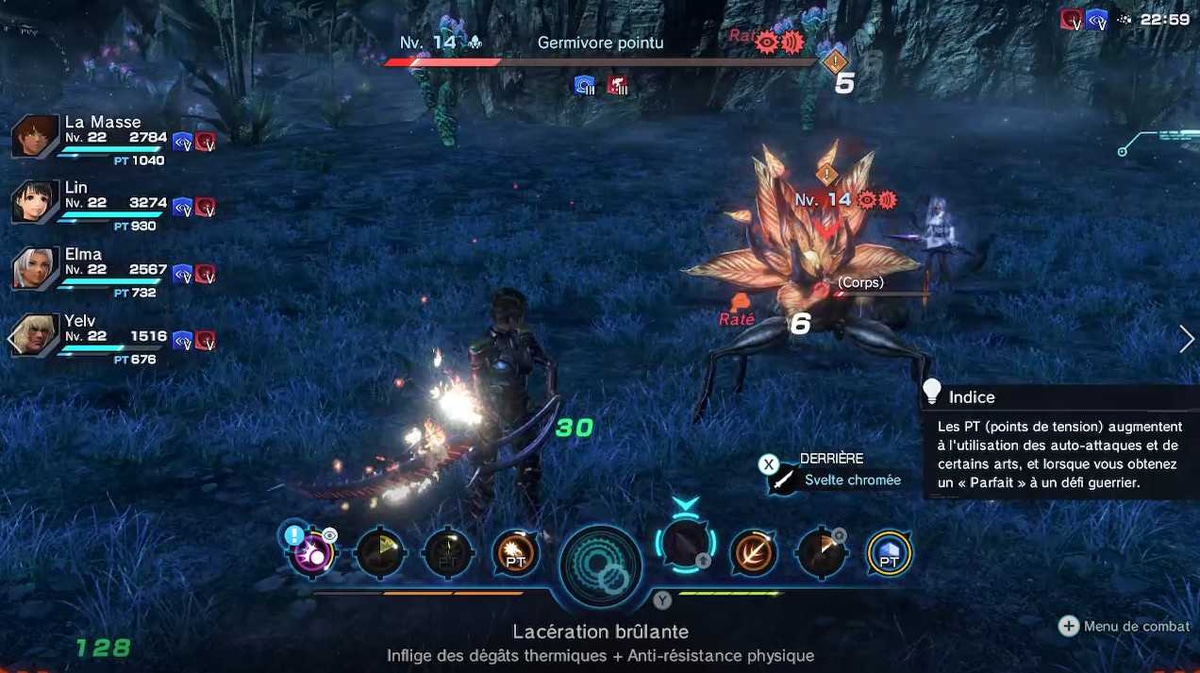This screenshot has height=673, width=1200.
Task: Click the Indice hint panel
Action: 1058,440
